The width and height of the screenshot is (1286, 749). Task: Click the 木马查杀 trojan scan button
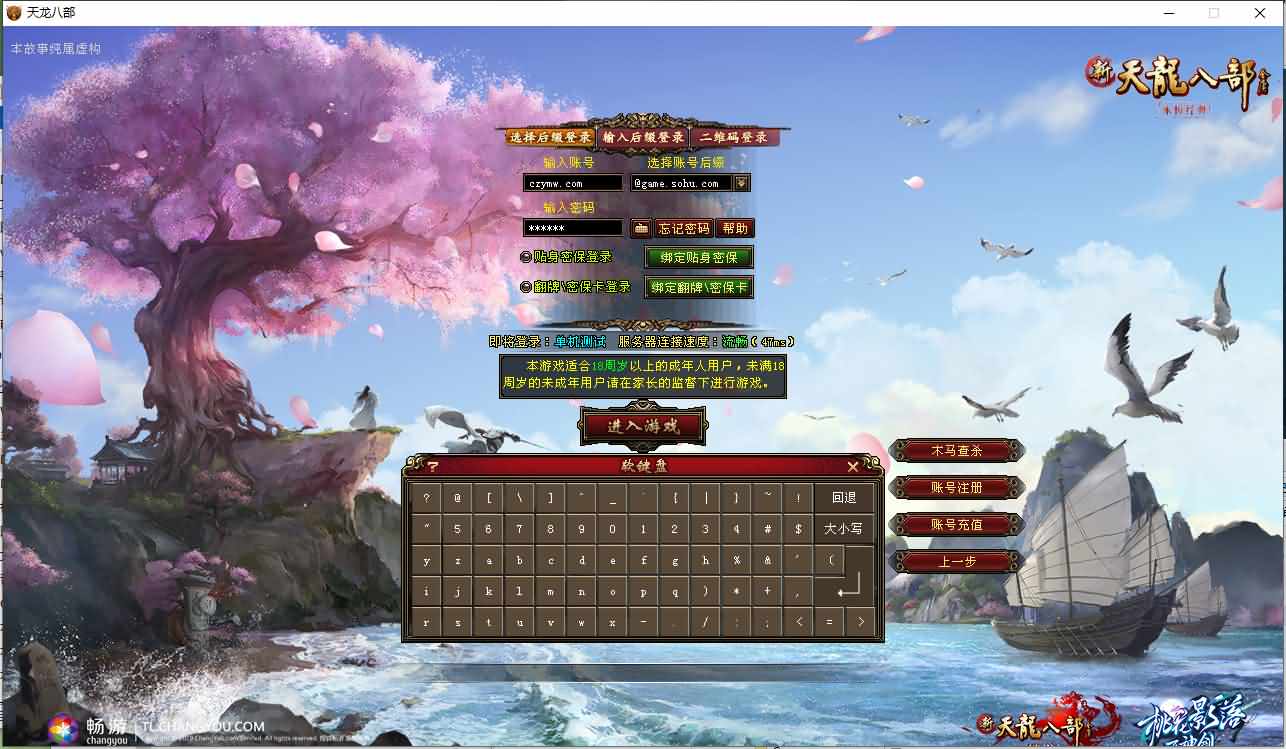(x=957, y=451)
